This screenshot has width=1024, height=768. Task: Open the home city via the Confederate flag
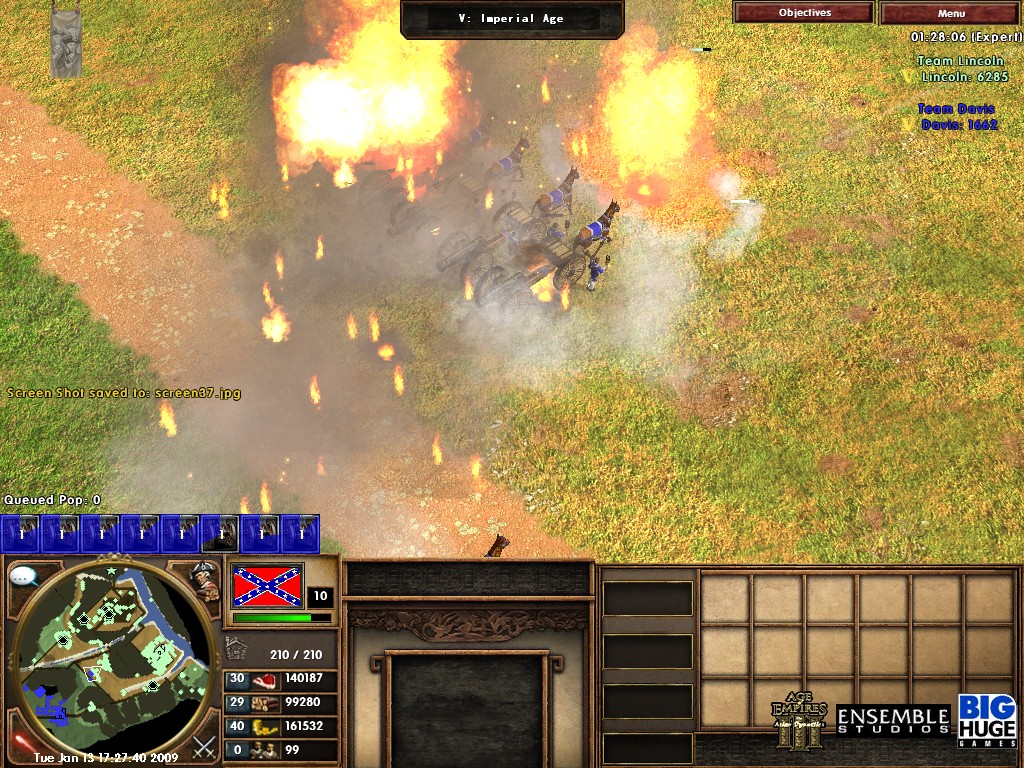pos(267,586)
